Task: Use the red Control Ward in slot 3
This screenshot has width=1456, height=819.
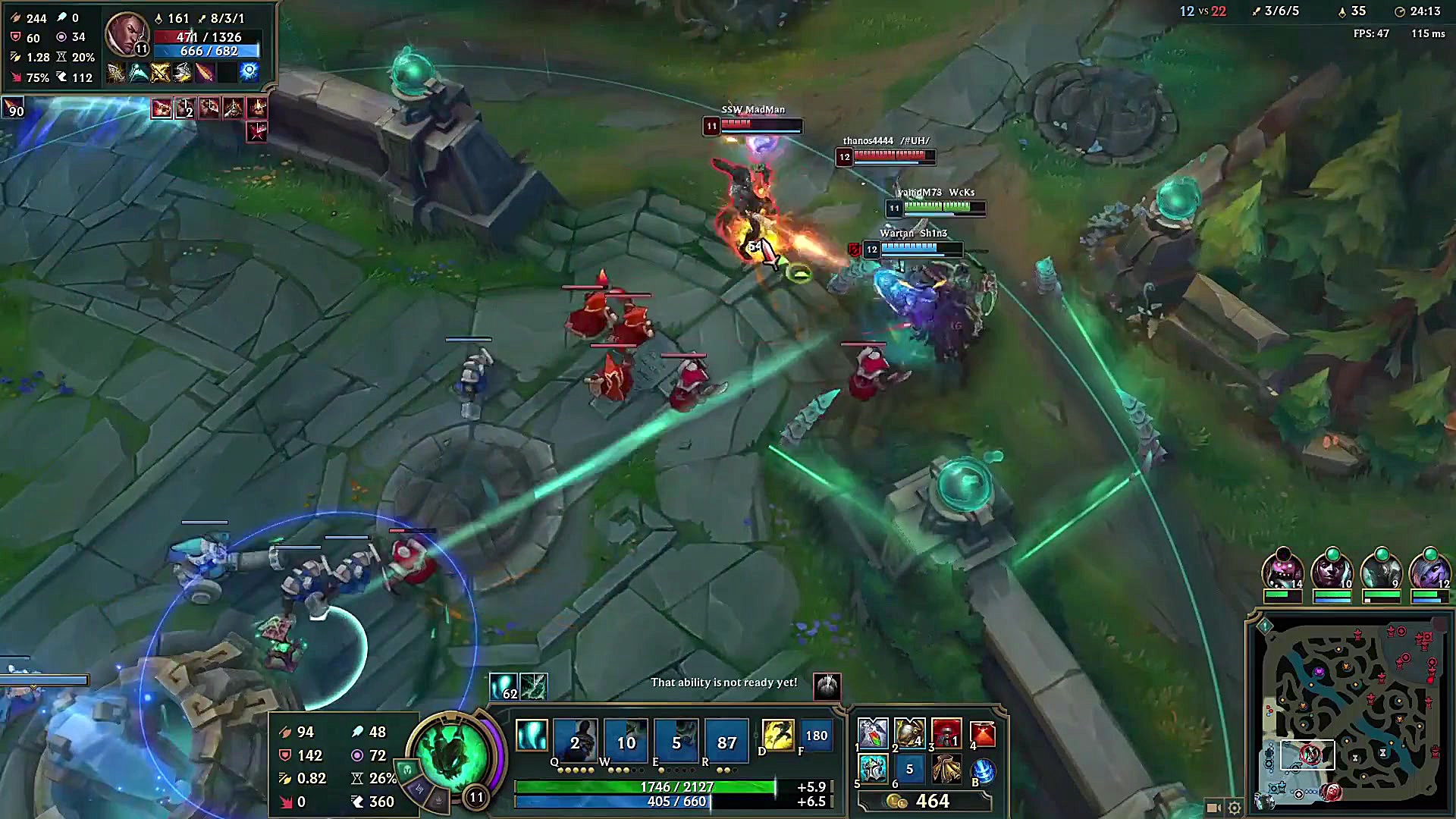Action: (946, 733)
